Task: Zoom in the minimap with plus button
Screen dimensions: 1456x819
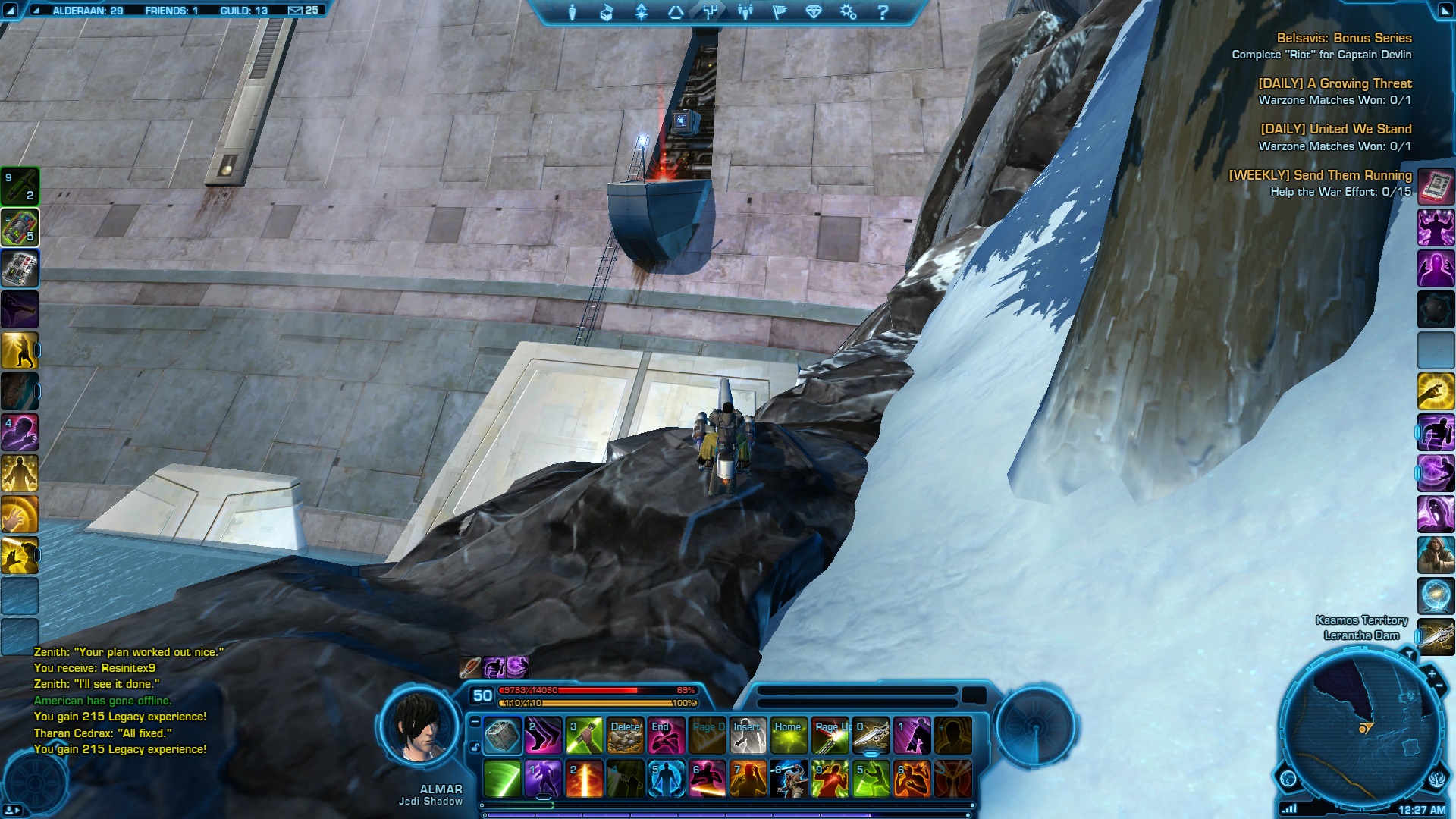Action: 1432,673
